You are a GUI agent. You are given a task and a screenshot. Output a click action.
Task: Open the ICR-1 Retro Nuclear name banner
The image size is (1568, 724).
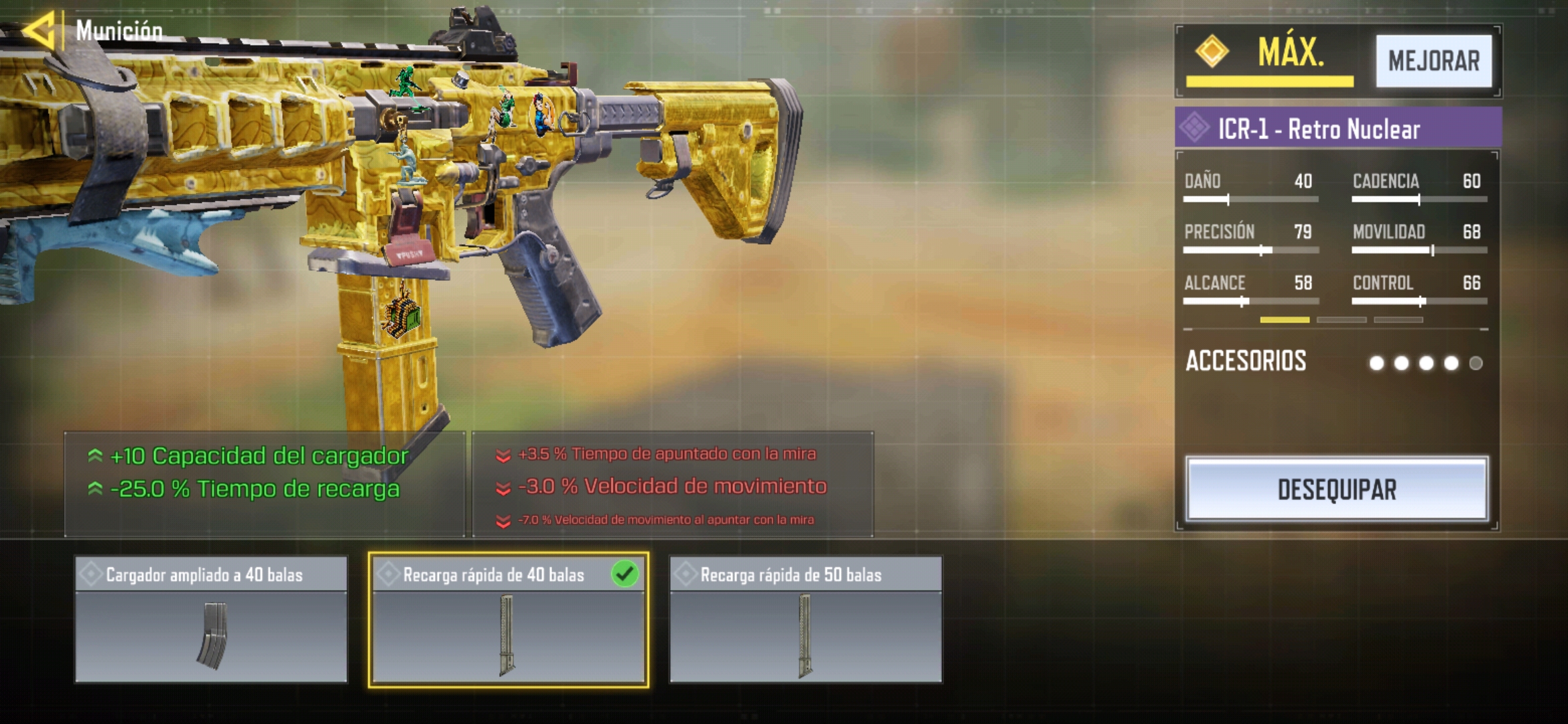1337,128
